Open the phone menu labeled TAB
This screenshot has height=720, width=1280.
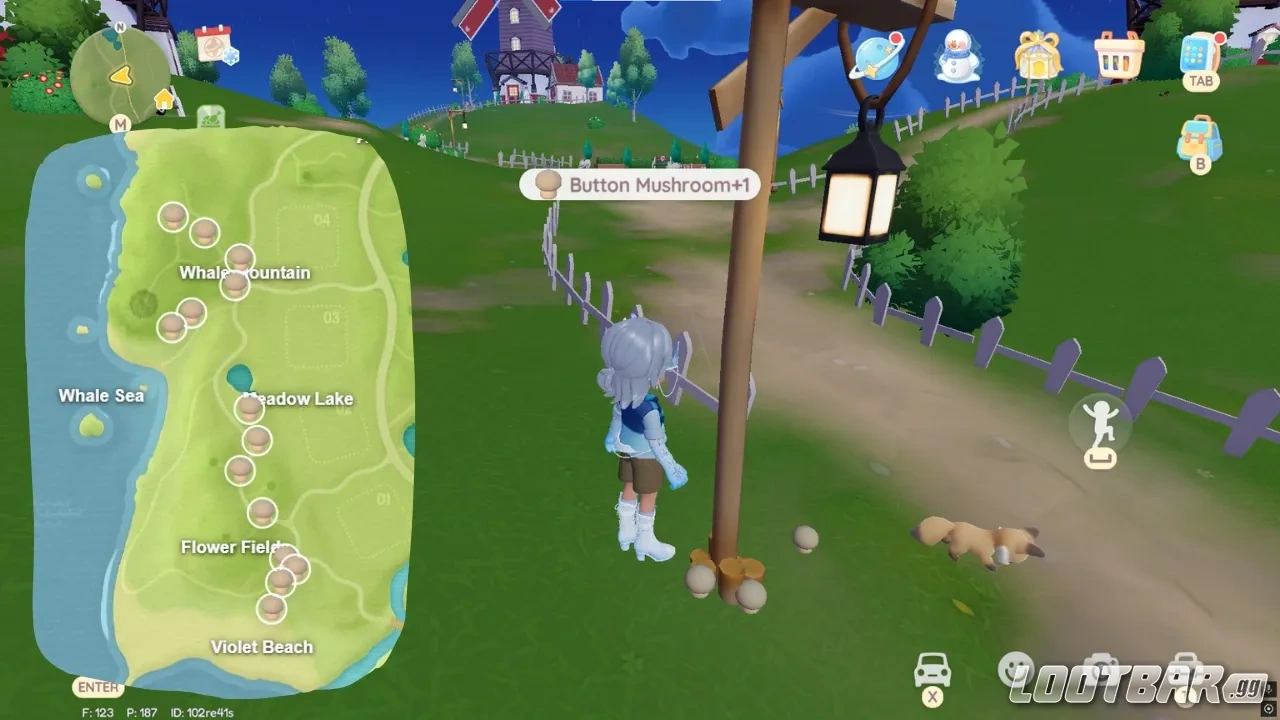1200,55
